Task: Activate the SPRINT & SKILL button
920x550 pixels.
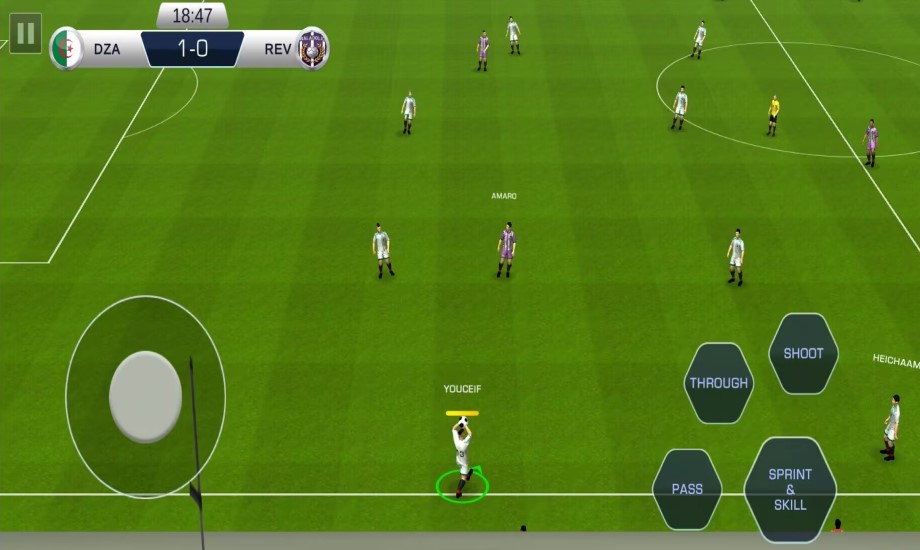Action: pos(790,489)
